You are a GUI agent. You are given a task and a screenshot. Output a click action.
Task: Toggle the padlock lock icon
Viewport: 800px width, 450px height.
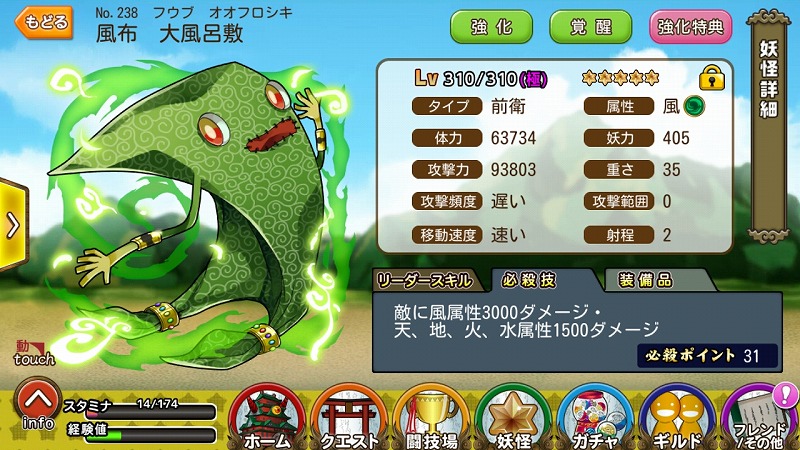pos(711,77)
